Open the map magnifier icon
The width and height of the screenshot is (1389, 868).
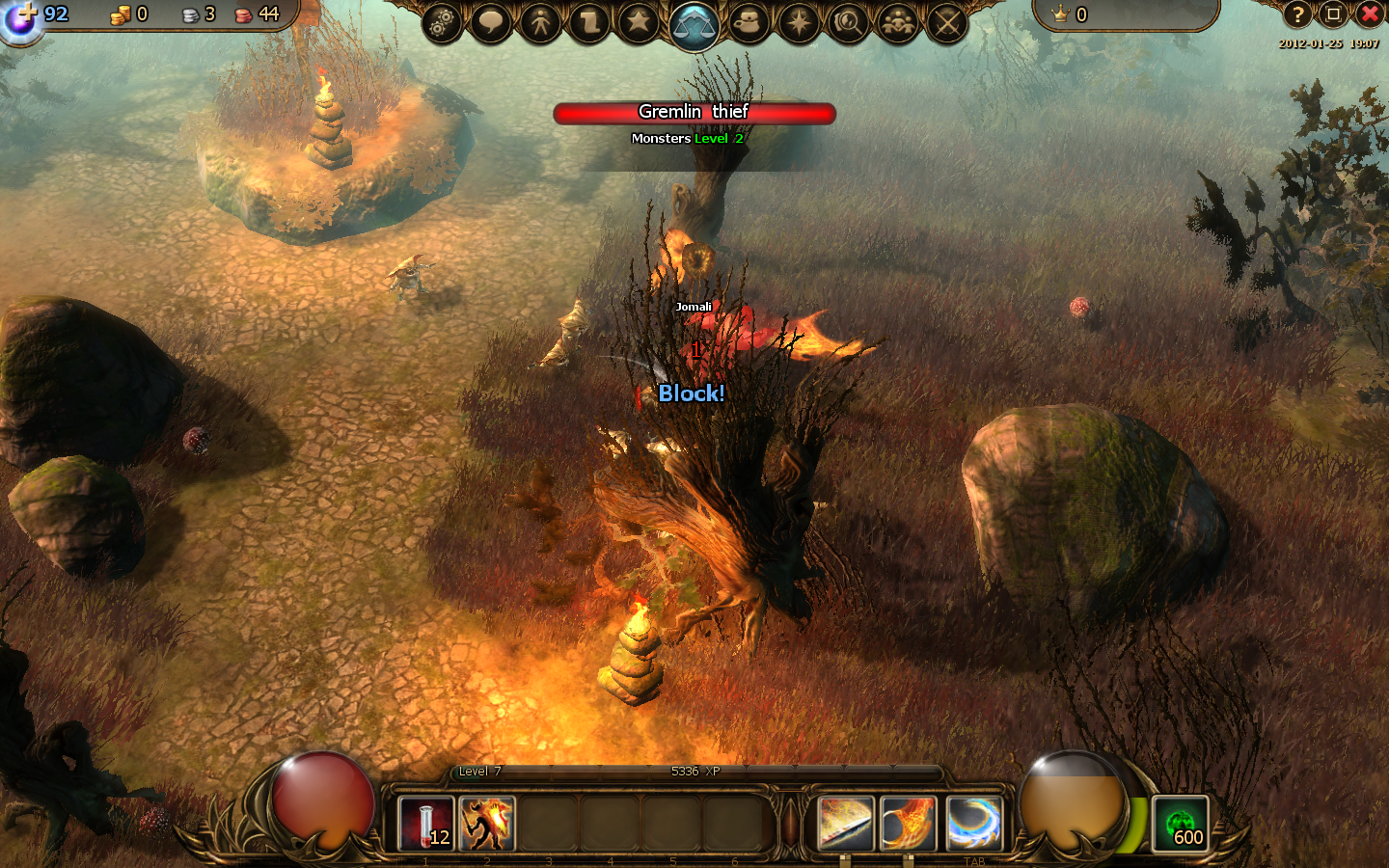pyautogui.click(x=848, y=22)
